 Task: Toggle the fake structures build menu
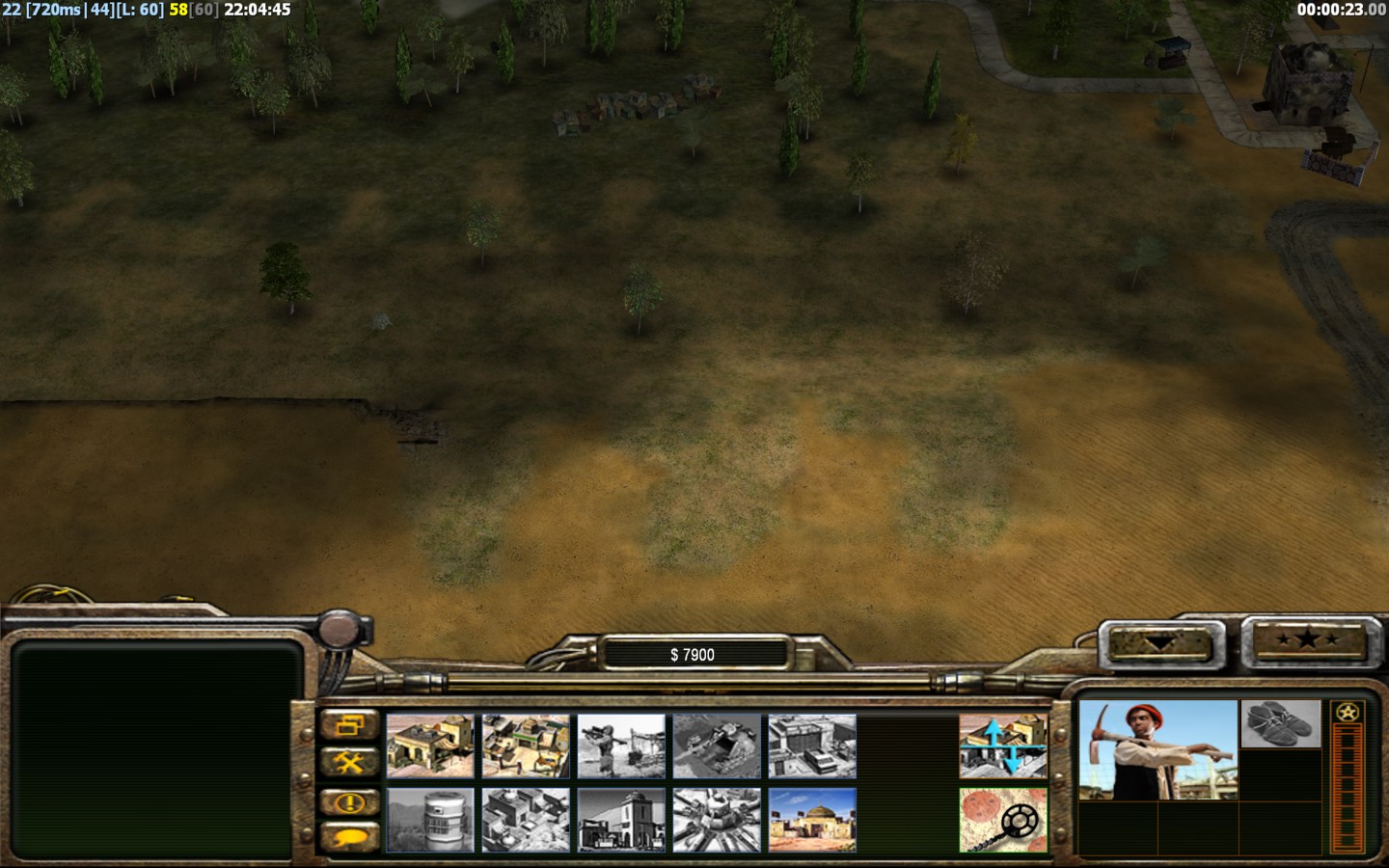[x=1003, y=746]
